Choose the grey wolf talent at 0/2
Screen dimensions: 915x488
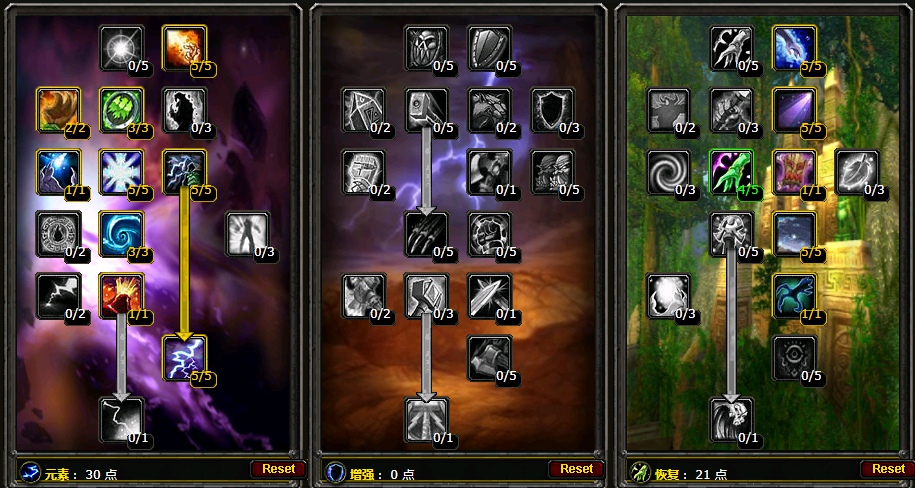[490, 109]
